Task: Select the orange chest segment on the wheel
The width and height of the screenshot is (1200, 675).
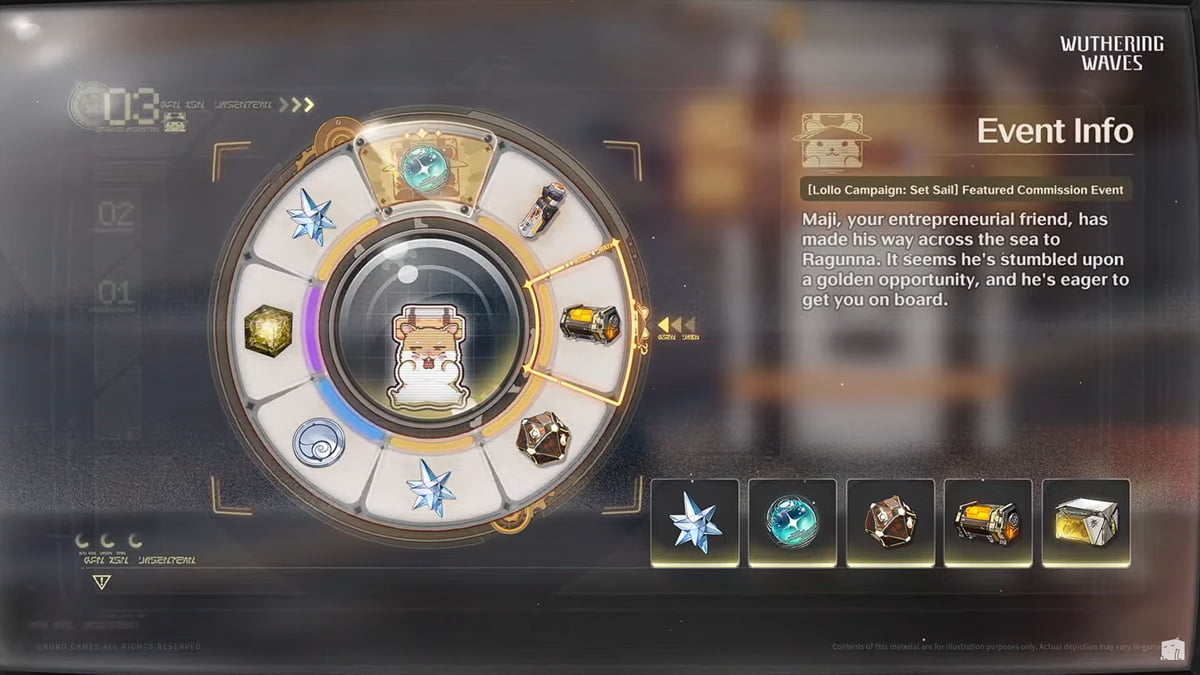Action: click(588, 323)
